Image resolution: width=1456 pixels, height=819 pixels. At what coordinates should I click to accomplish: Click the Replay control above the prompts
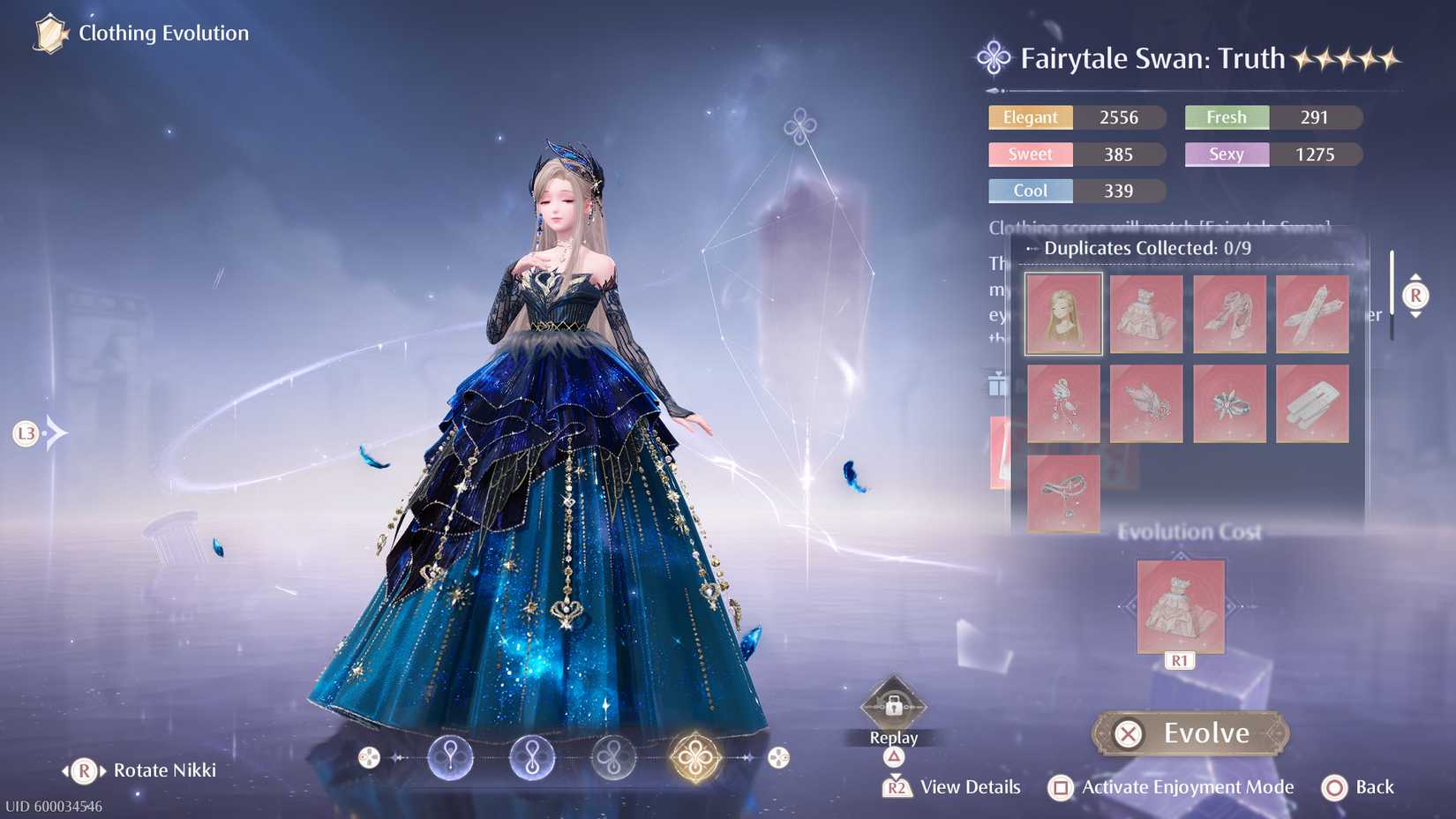coord(893,706)
